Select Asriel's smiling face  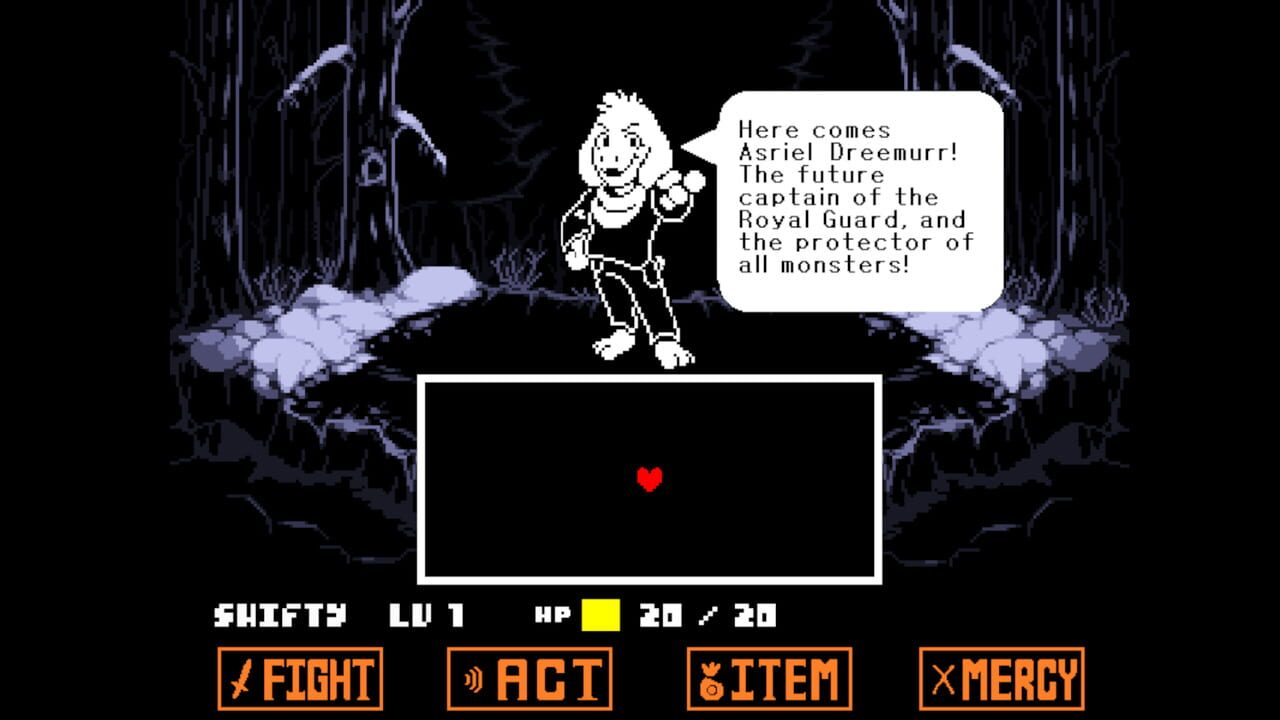(x=625, y=150)
